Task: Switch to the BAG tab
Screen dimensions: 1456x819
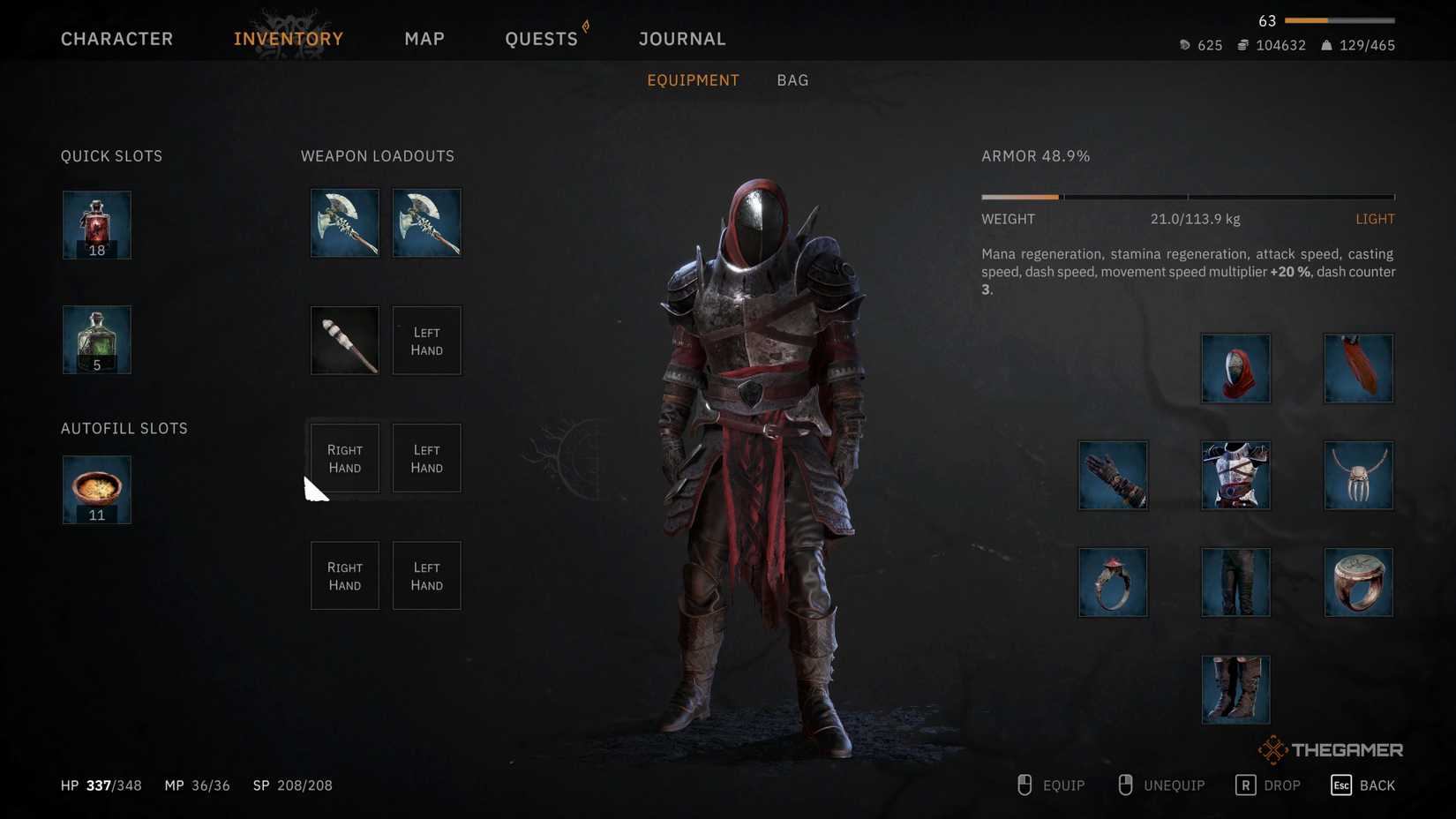Action: pos(792,79)
